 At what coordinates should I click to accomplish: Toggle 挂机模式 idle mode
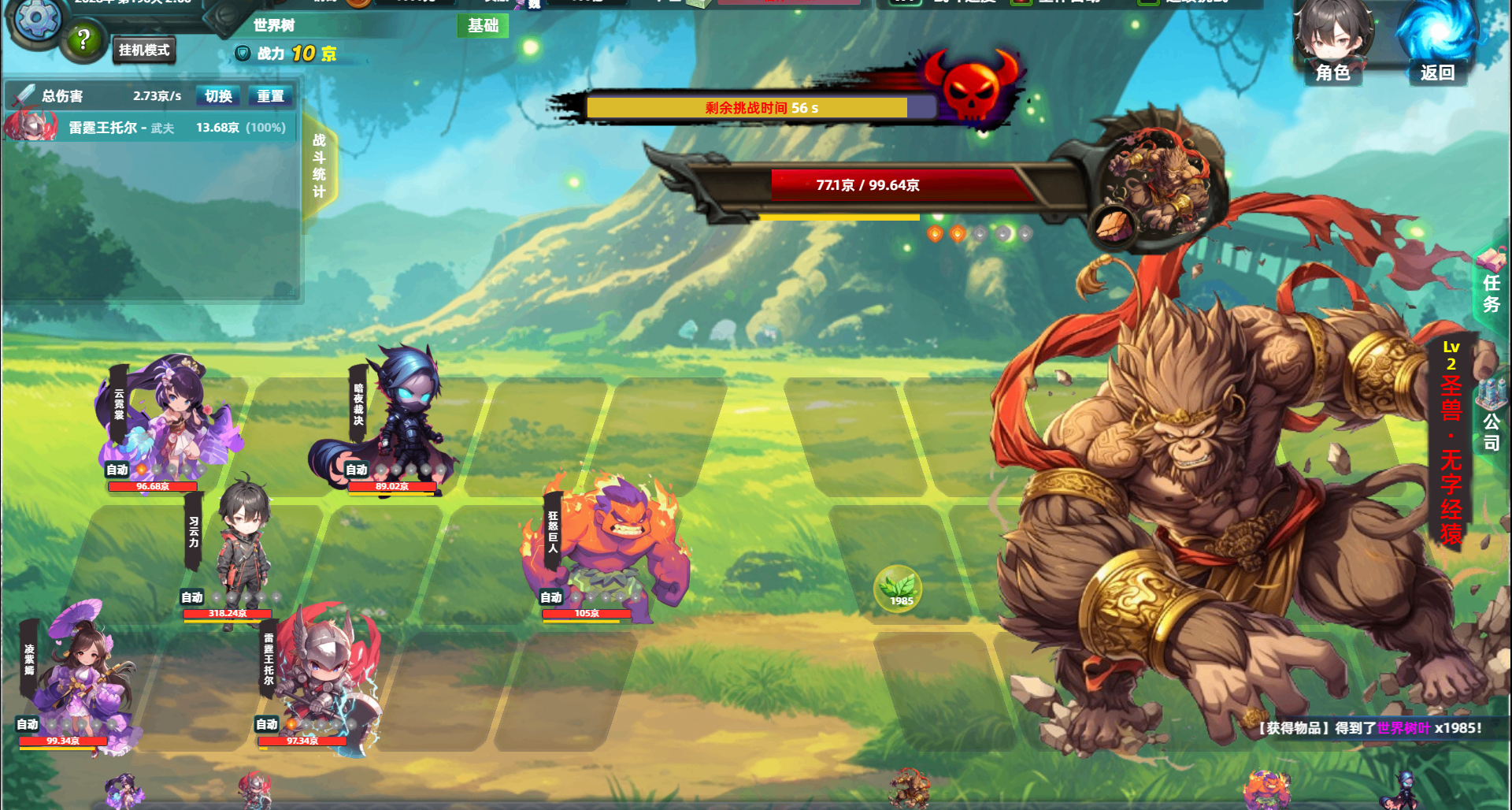coord(144,50)
